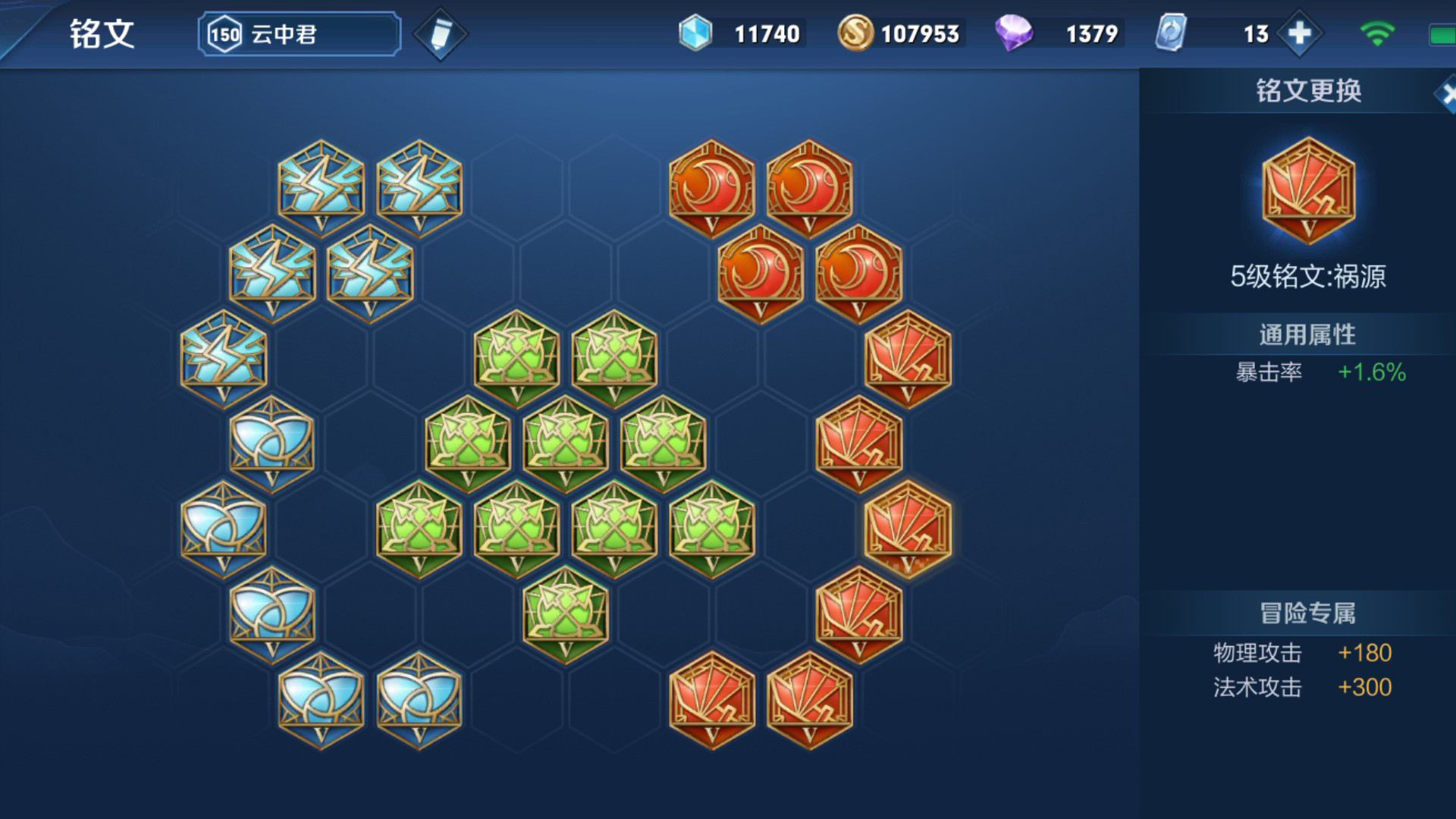
Task: Tap the large 祸源 rune preview icon
Action: [x=1308, y=190]
